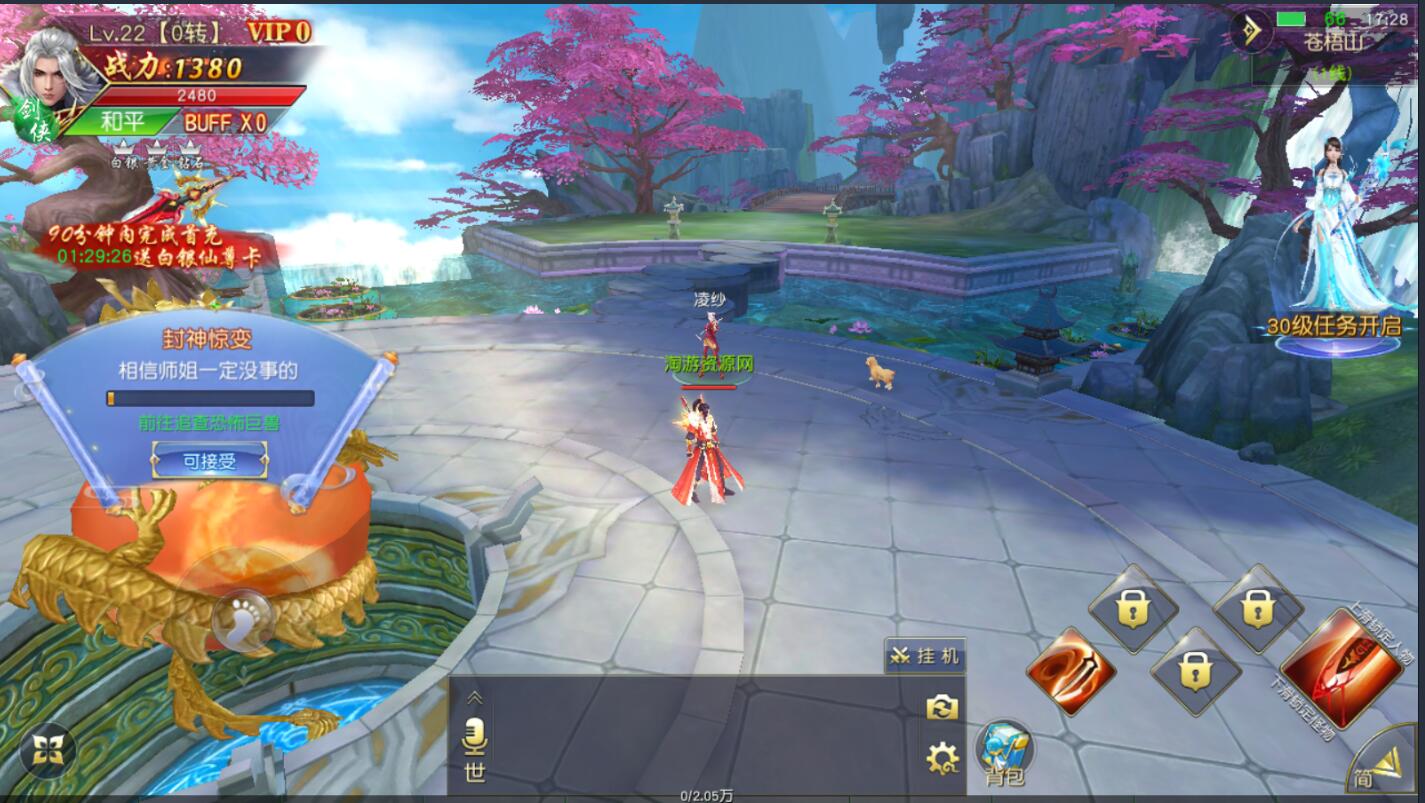Open the 苍梧山 minimap
This screenshot has height=803, width=1425.
(x=1335, y=42)
